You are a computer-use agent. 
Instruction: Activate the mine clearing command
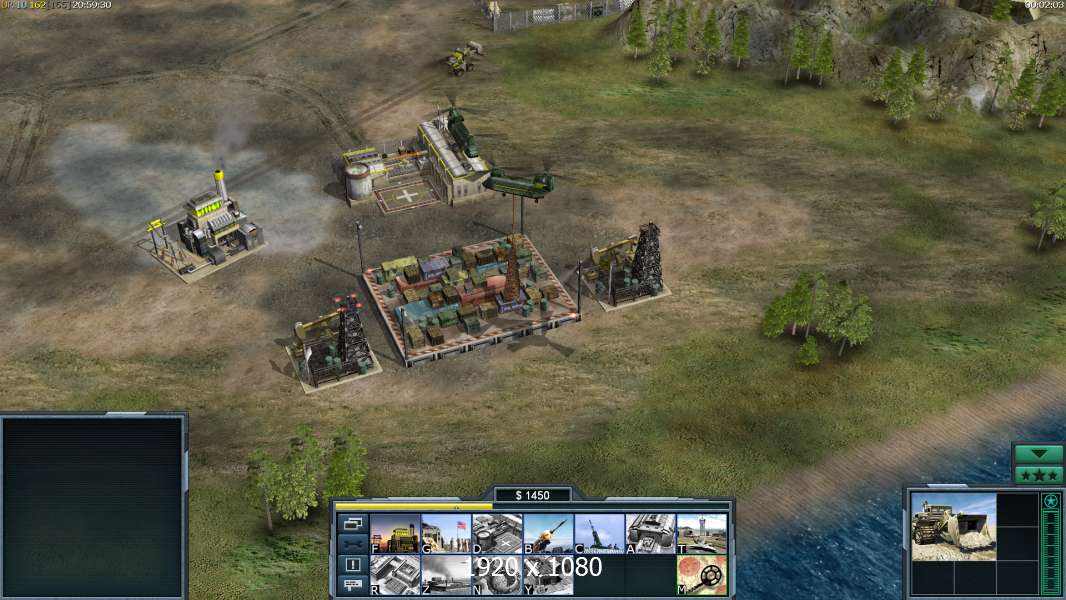(701, 575)
